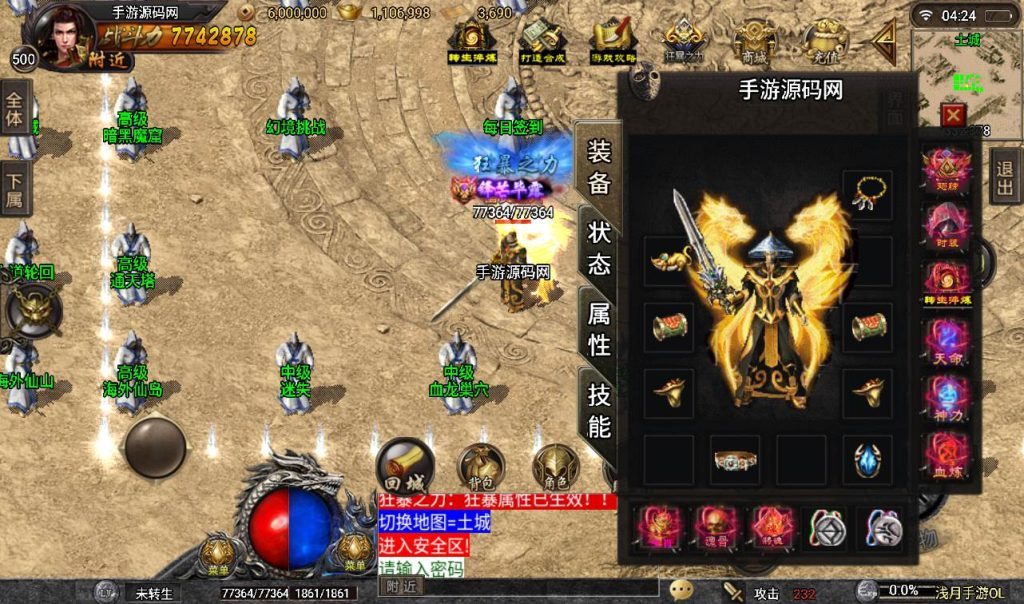Open the 商城 shop
Image resolution: width=1024 pixels, height=604 pixels.
(755, 42)
